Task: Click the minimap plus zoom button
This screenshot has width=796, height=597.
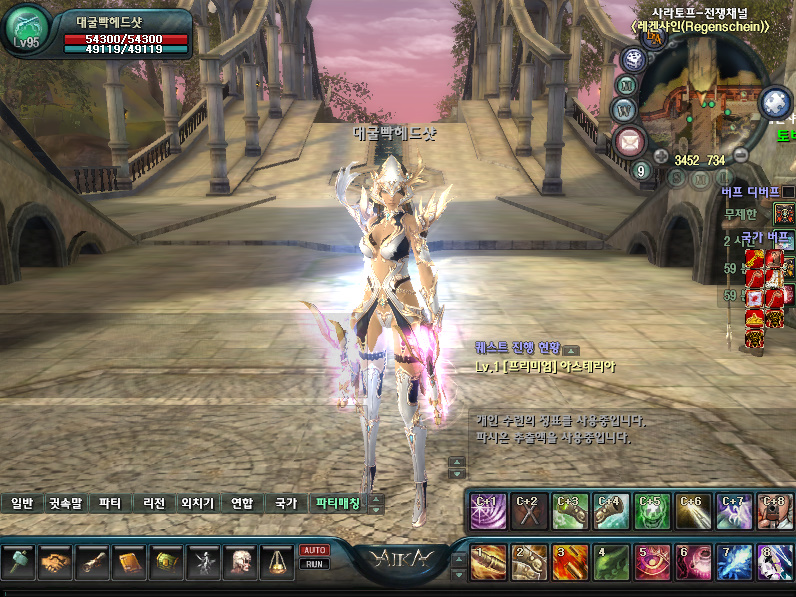Action: 661,156
